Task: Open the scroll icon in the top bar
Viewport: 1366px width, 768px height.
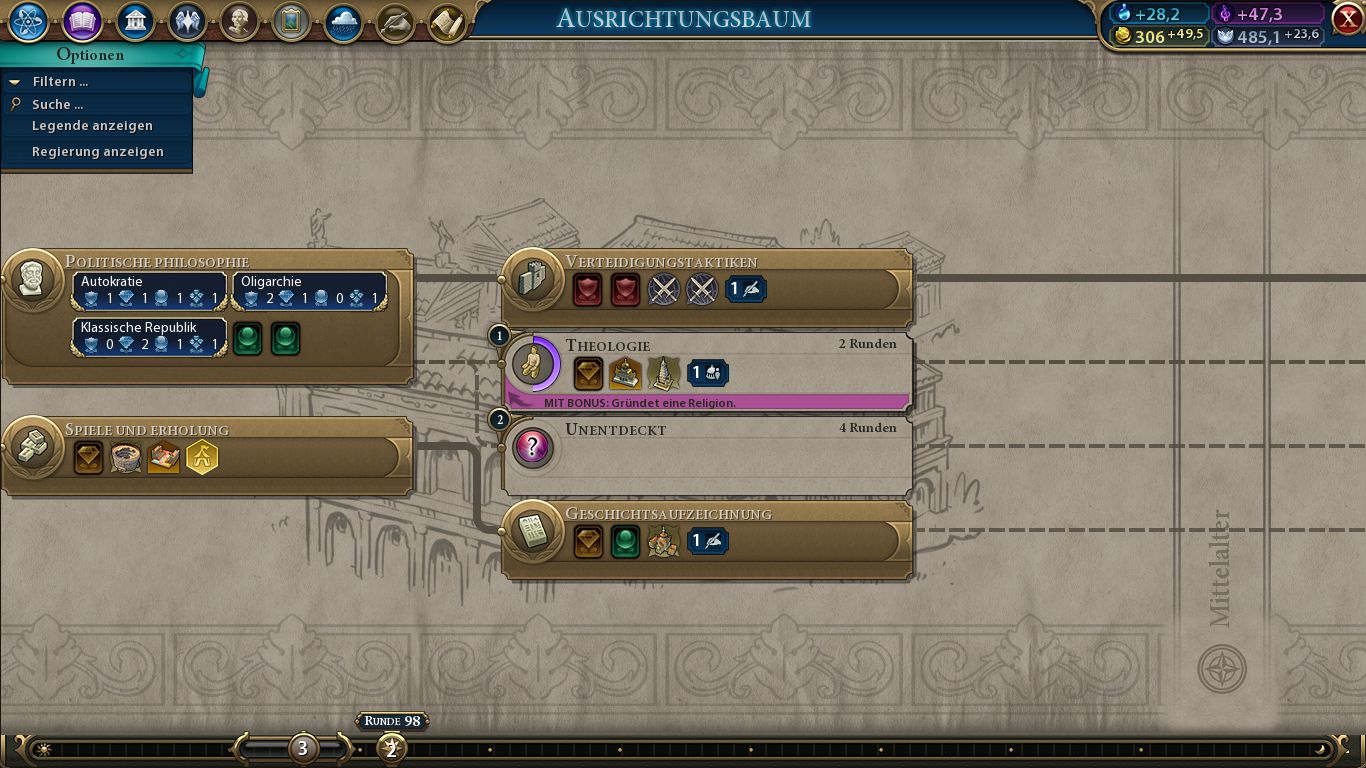Action: pos(447,22)
